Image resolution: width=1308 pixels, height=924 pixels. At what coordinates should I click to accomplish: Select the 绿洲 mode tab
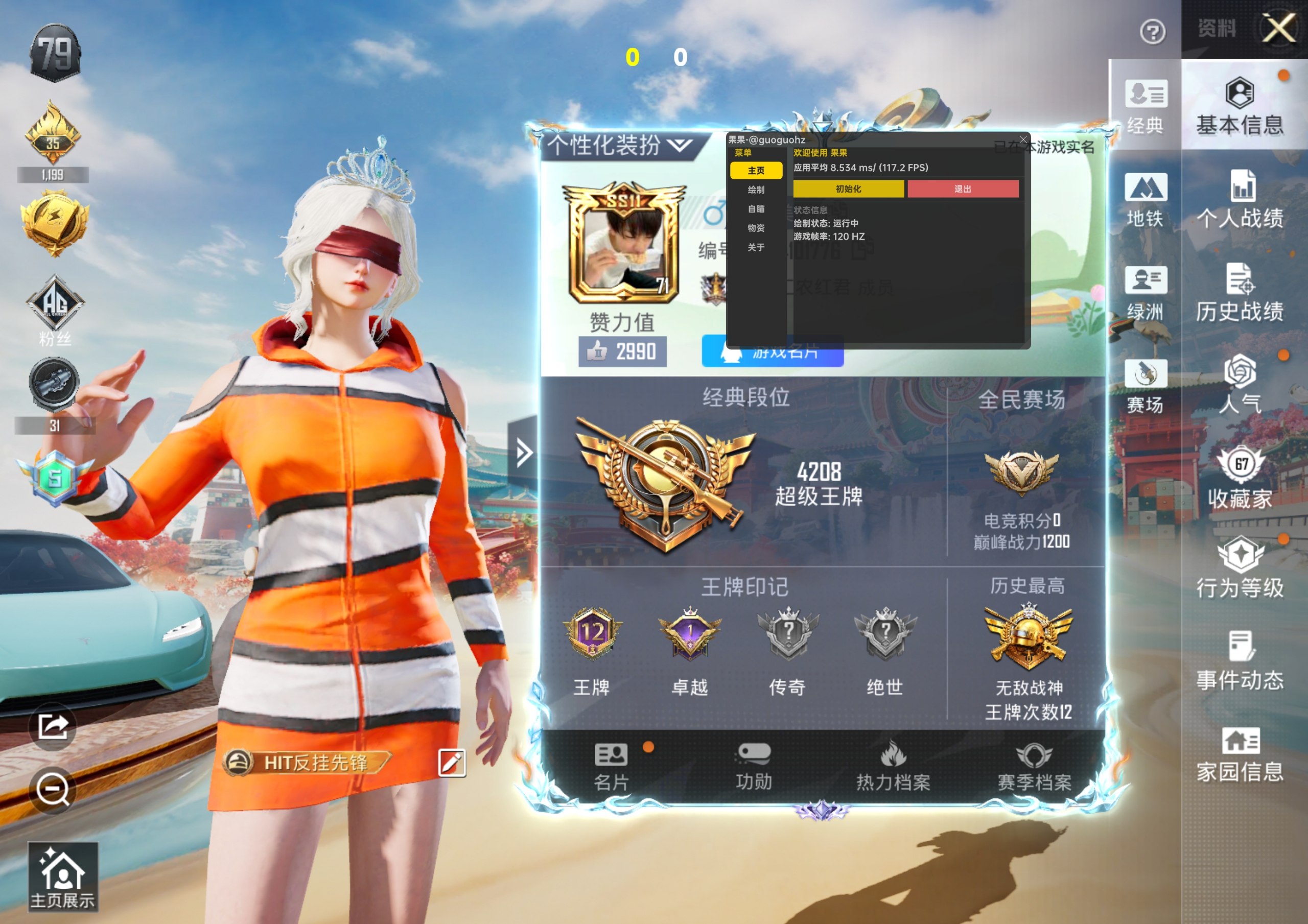(1145, 293)
